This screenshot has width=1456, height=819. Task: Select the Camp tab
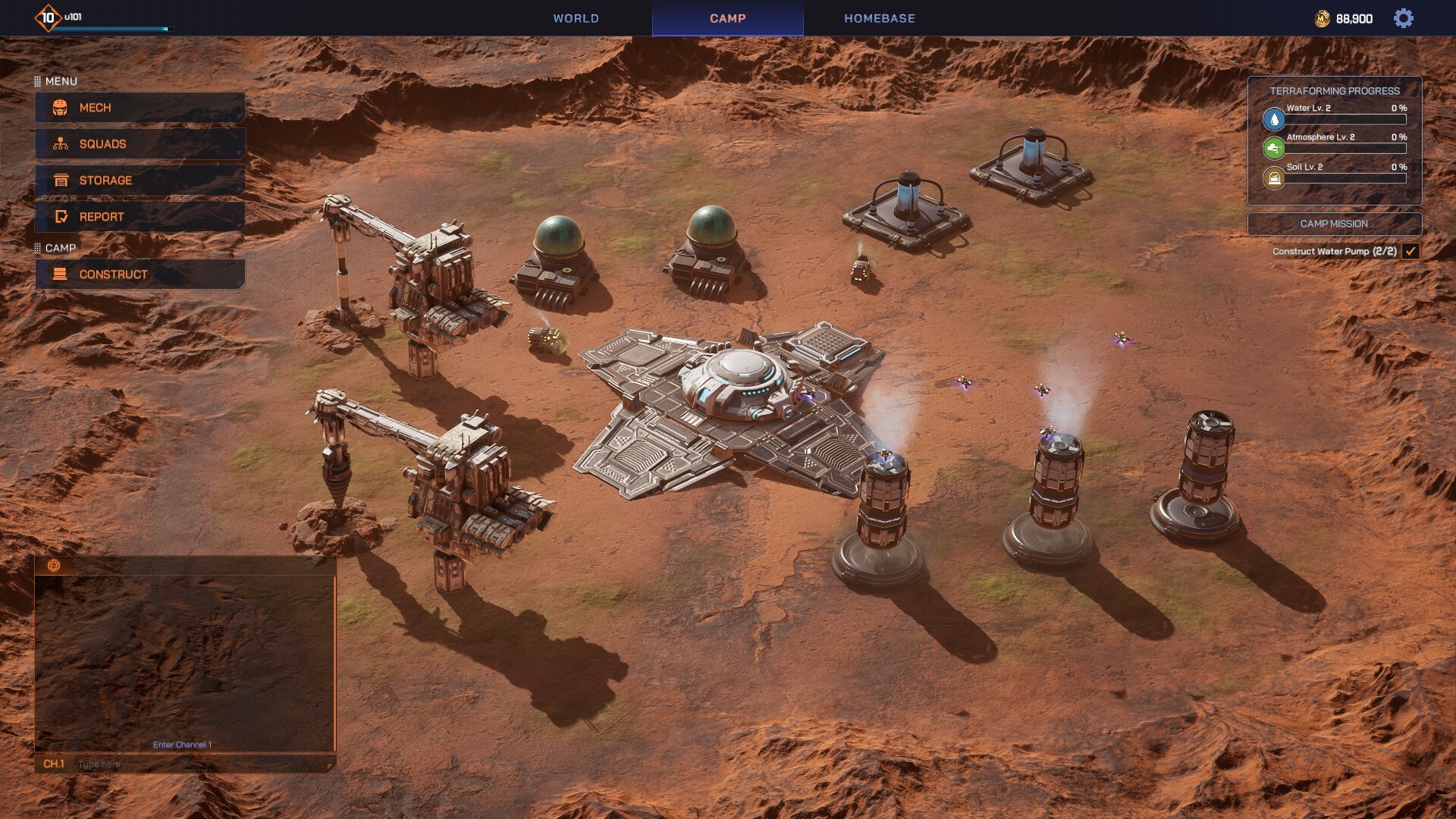pyautogui.click(x=727, y=18)
